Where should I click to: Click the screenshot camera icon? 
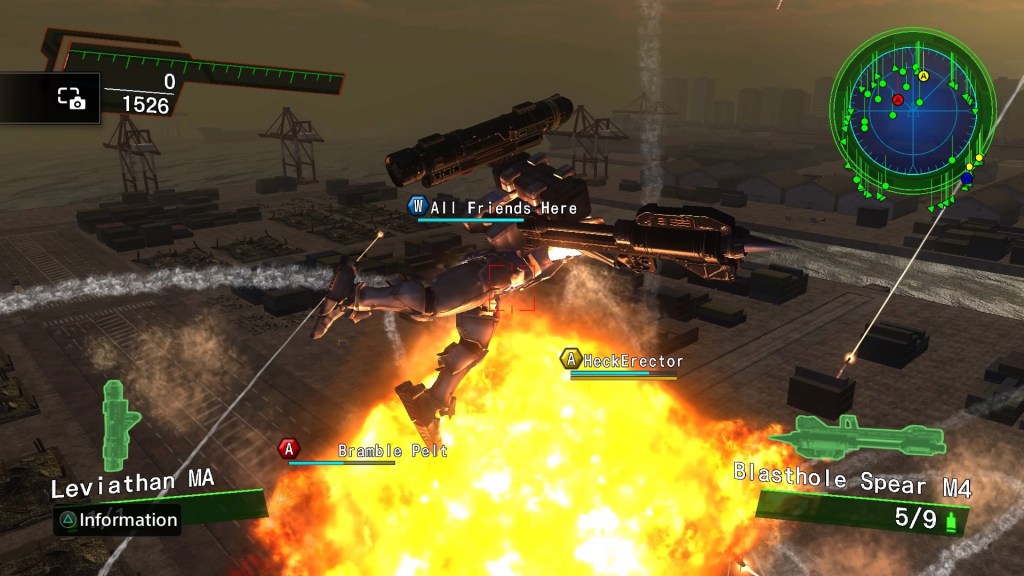71,98
